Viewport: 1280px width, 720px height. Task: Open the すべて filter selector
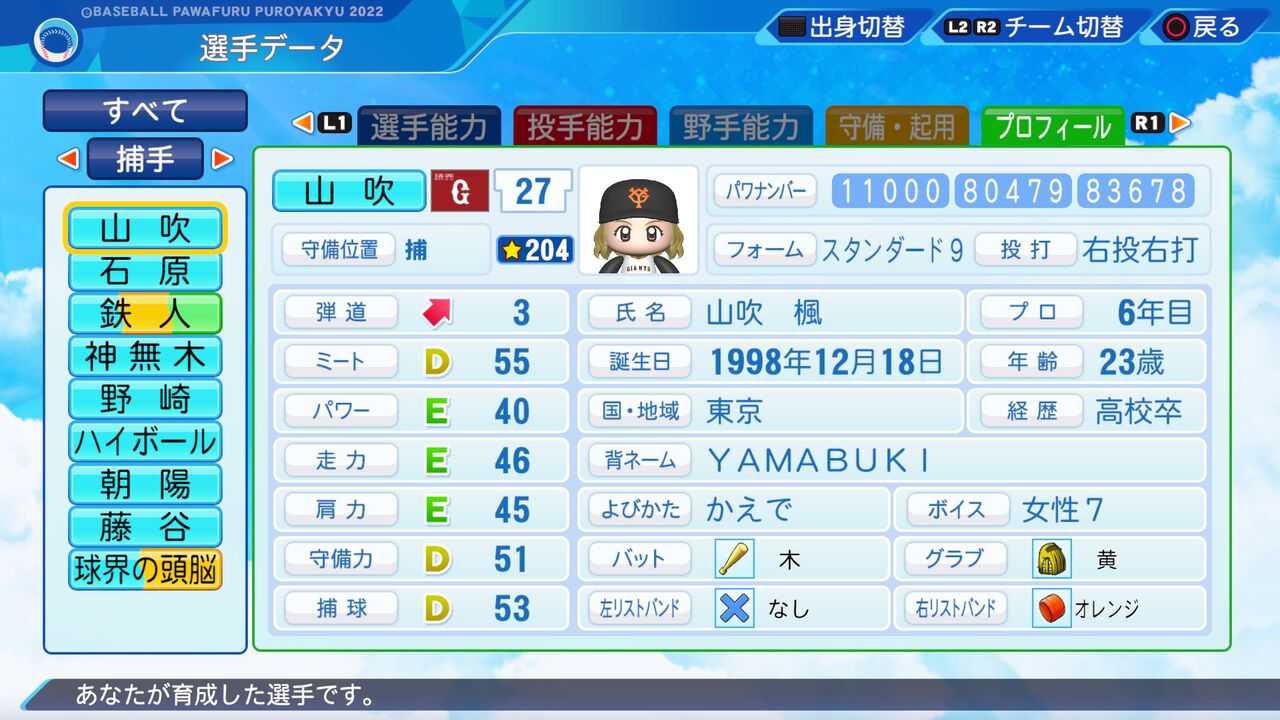pyautogui.click(x=145, y=111)
